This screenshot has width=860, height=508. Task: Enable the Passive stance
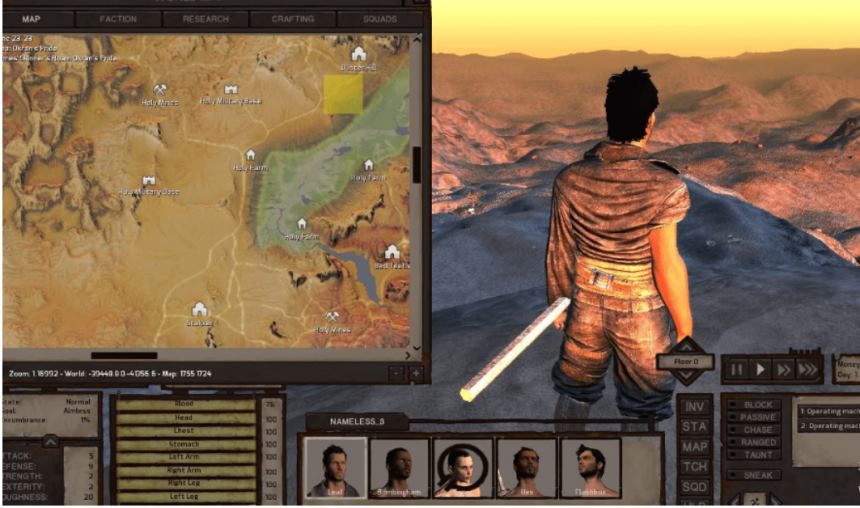pos(758,417)
